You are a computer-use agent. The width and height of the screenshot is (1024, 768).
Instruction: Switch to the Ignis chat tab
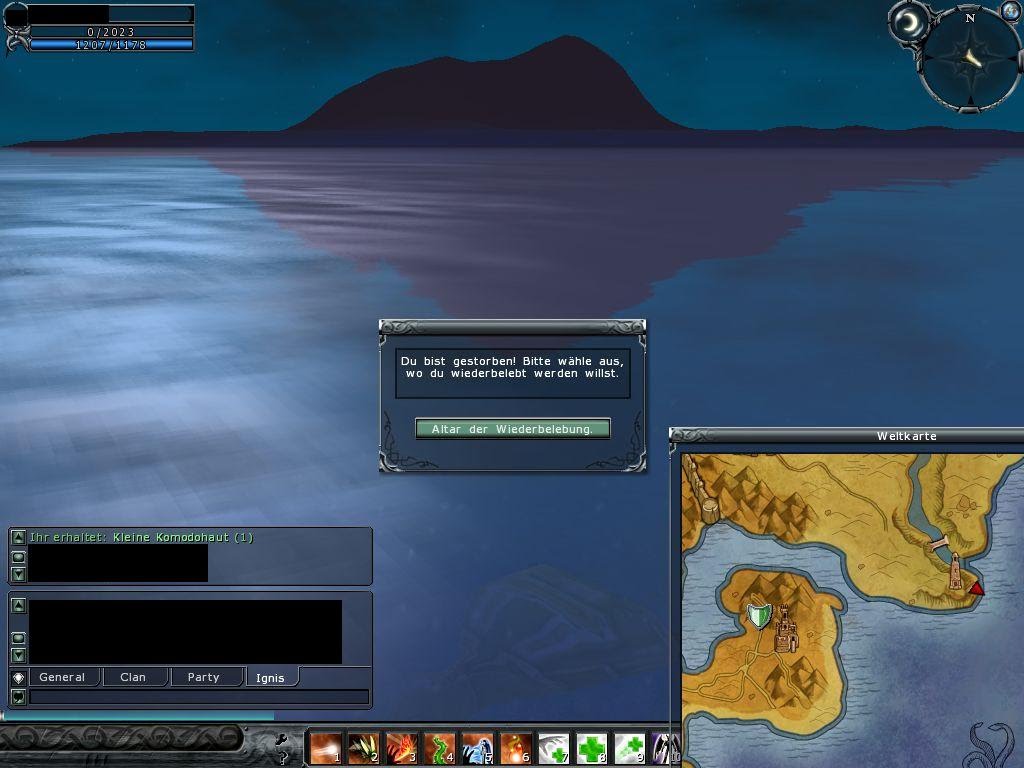pyautogui.click(x=270, y=678)
